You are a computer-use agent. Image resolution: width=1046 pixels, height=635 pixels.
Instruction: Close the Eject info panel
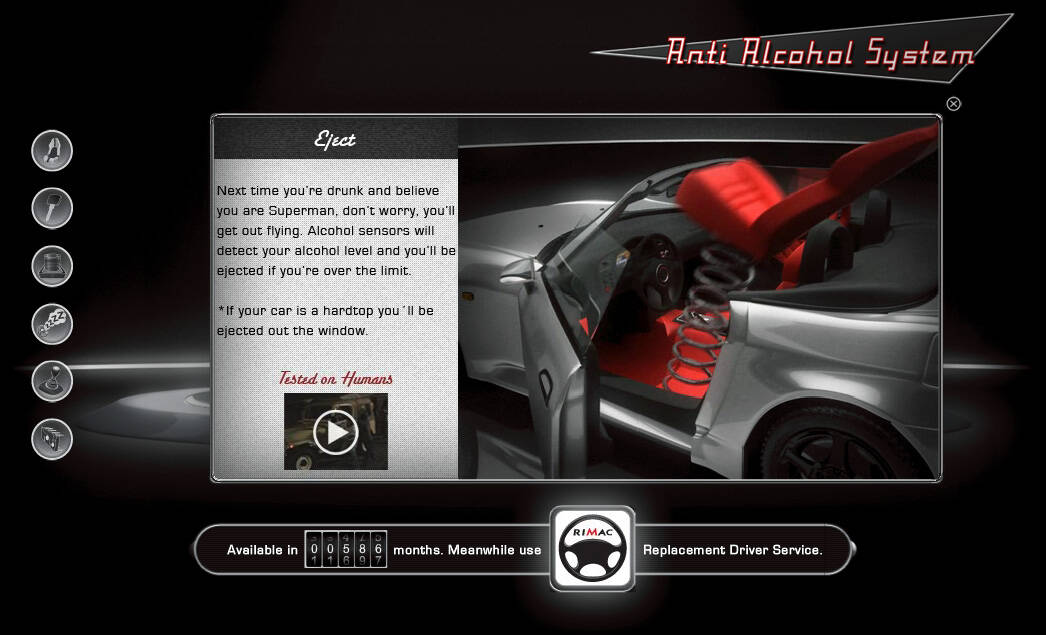(x=953, y=104)
